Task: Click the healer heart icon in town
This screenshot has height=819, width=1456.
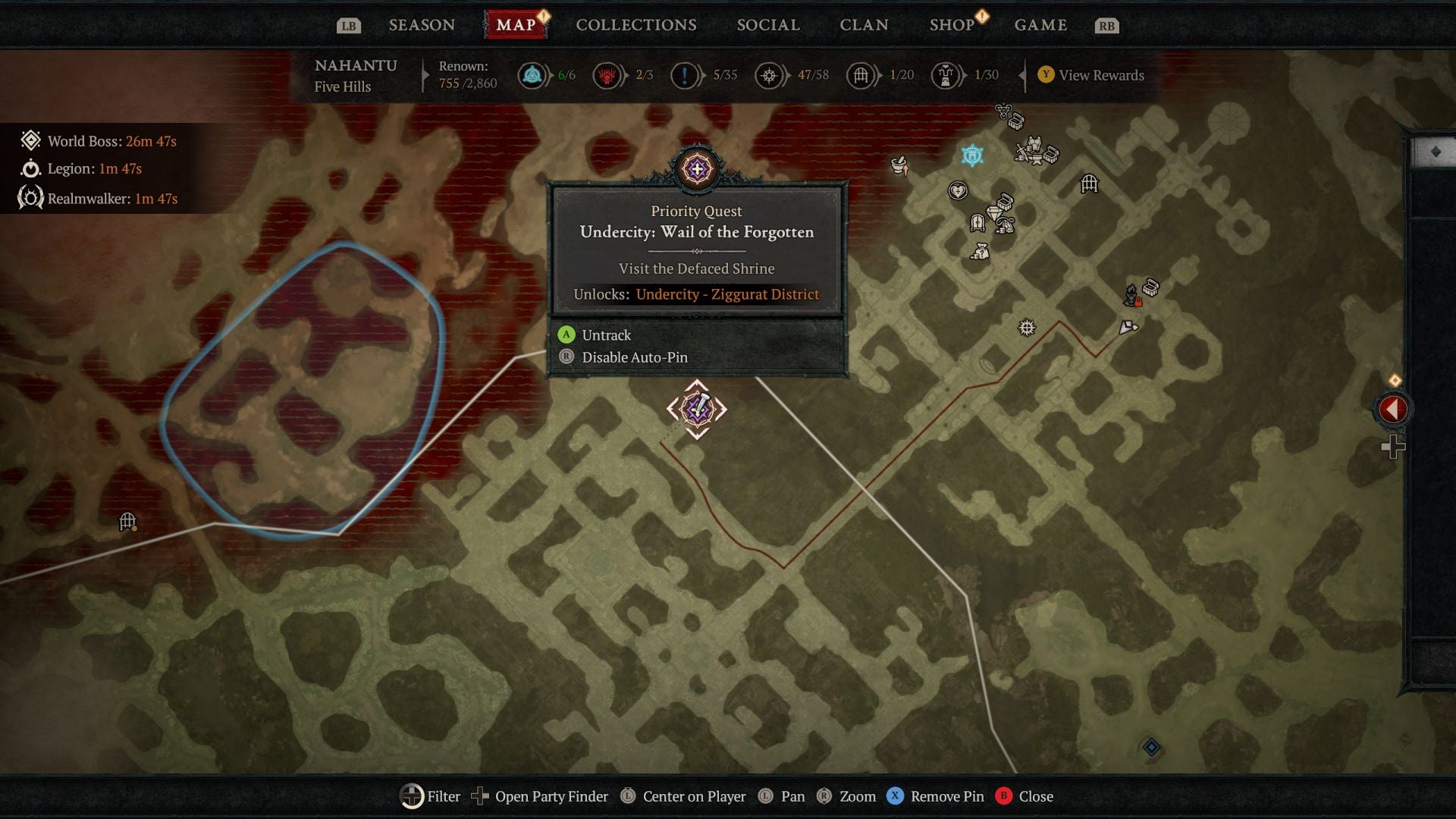Action: (x=958, y=191)
